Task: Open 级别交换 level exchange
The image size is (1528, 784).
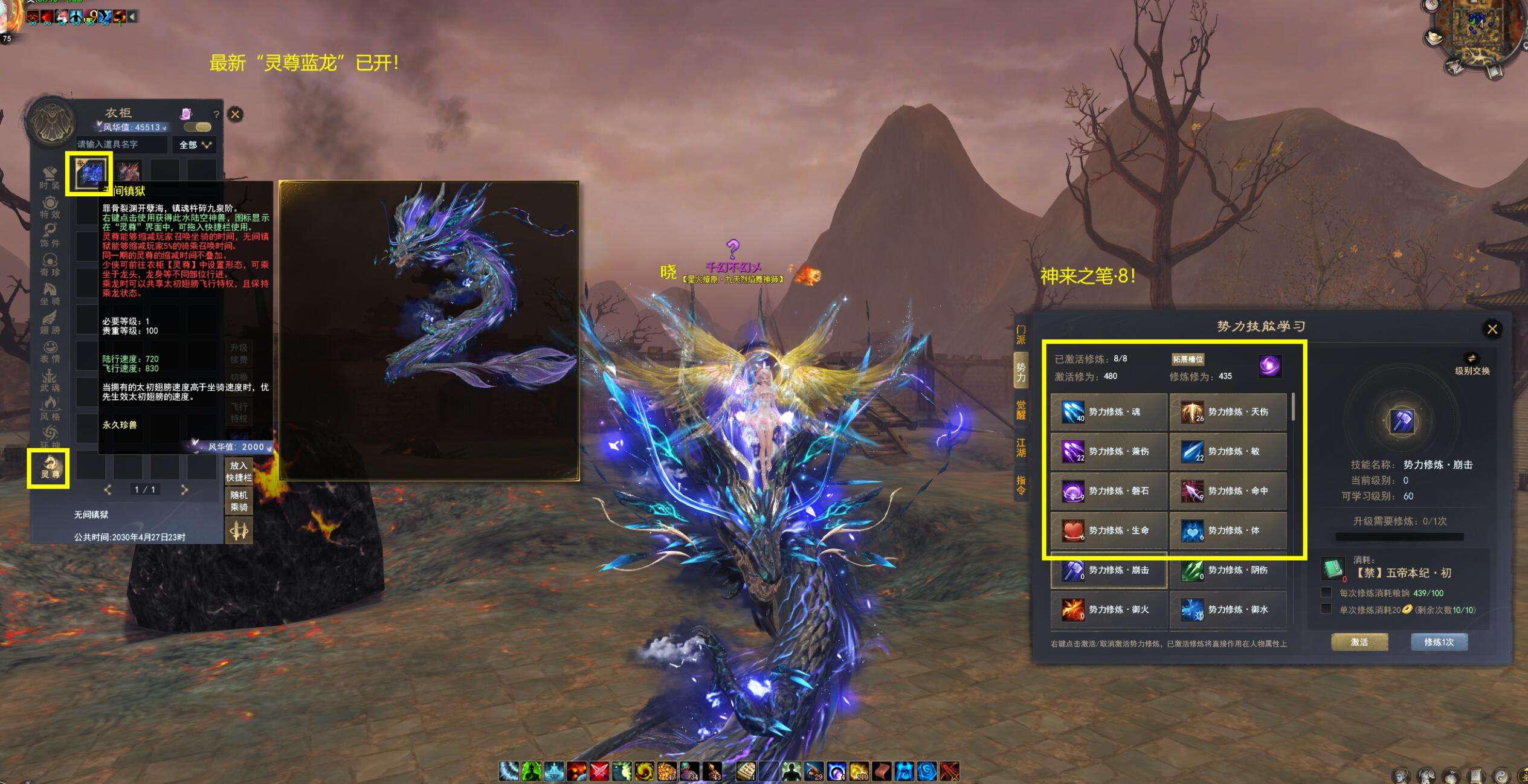Action: point(1472,364)
